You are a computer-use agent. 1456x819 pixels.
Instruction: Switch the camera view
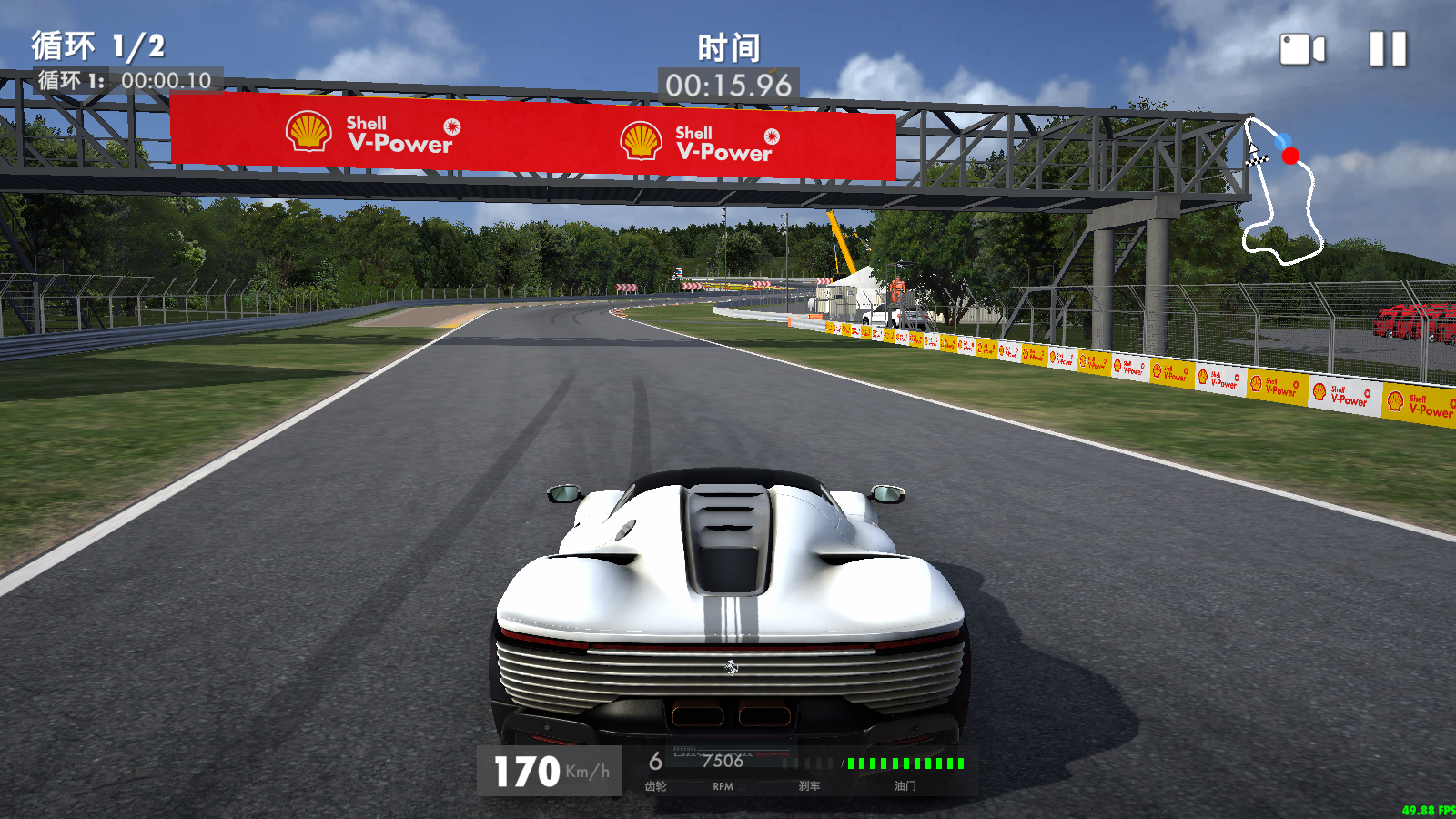[1302, 49]
